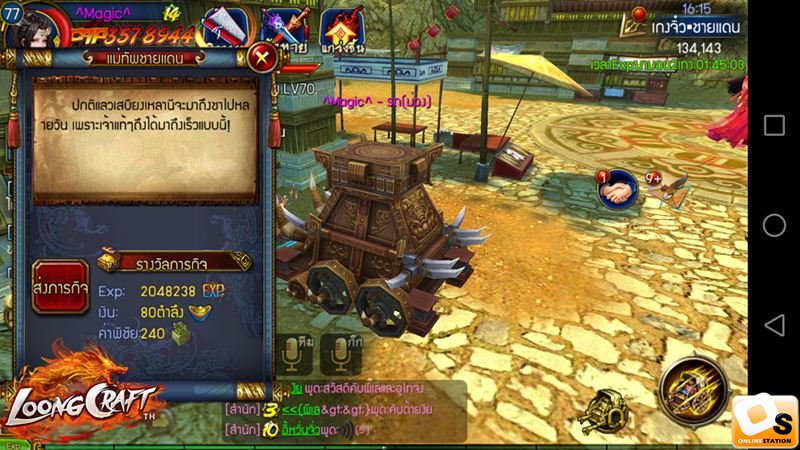The width and height of the screenshot is (800, 450).
Task: Close the quest dialog with the red X
Action: click(262, 56)
